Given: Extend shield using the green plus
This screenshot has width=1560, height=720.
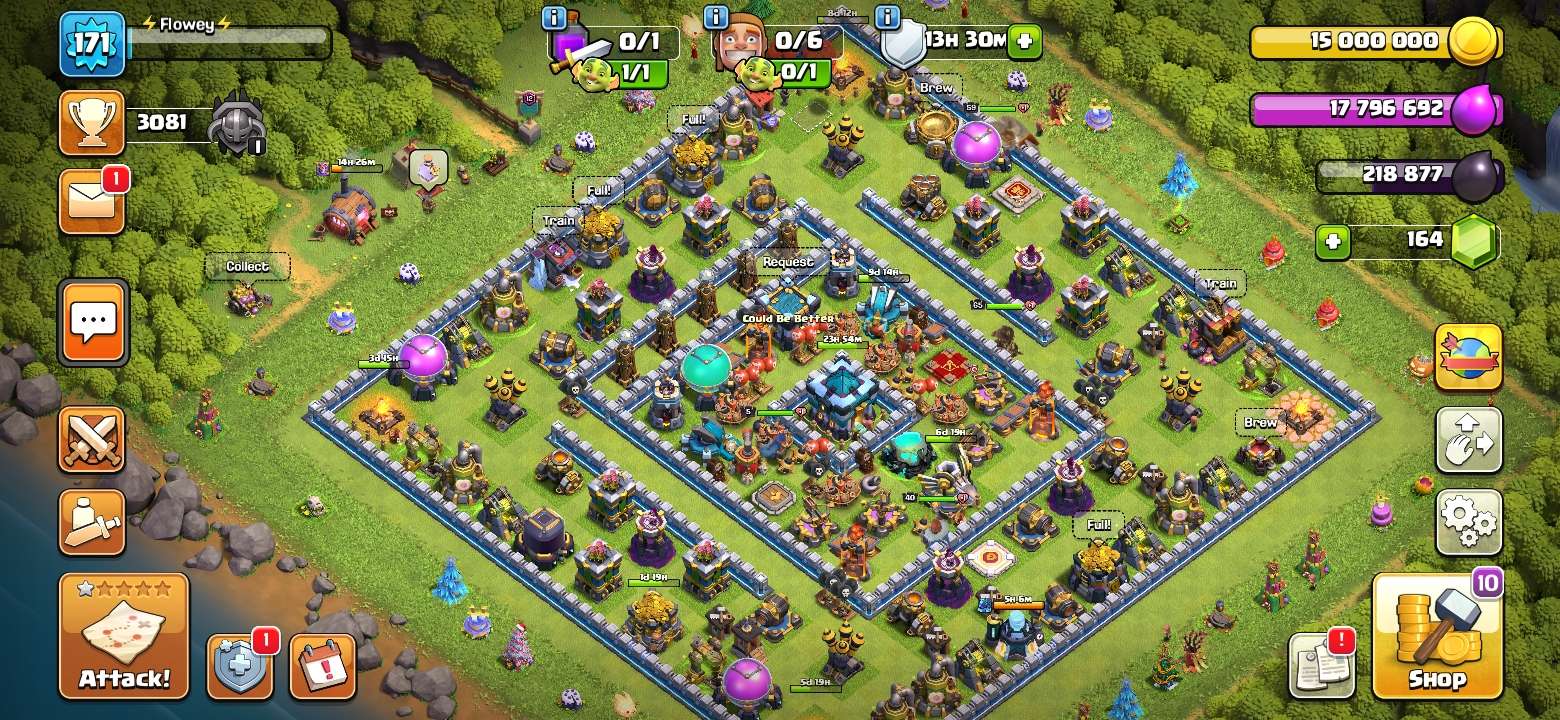Looking at the screenshot, I should [x=1024, y=41].
